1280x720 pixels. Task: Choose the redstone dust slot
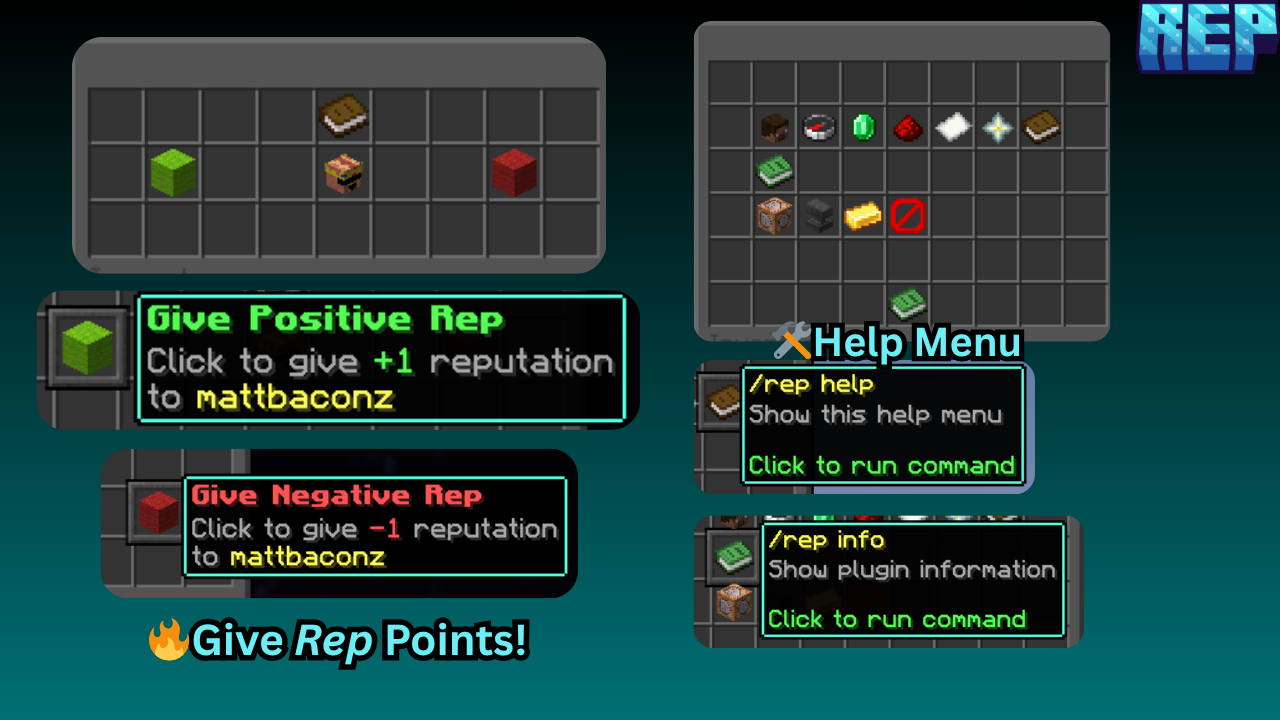coord(907,128)
